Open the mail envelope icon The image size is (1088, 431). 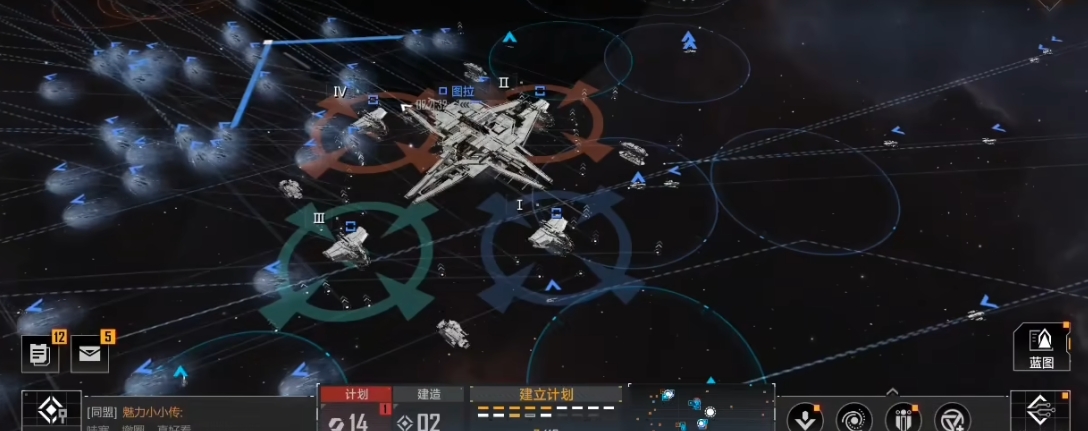click(x=89, y=353)
